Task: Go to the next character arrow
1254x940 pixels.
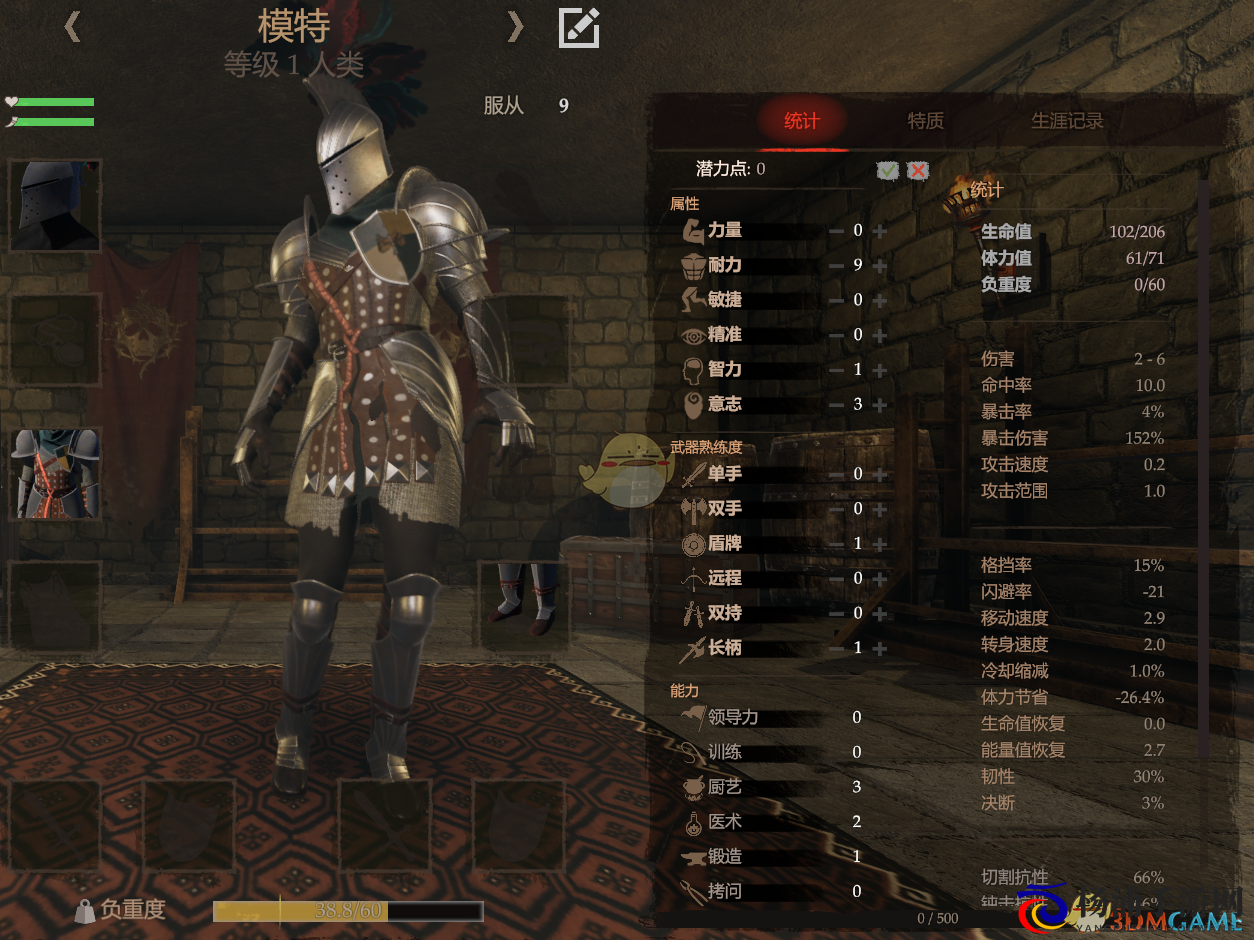Action: [x=515, y=27]
